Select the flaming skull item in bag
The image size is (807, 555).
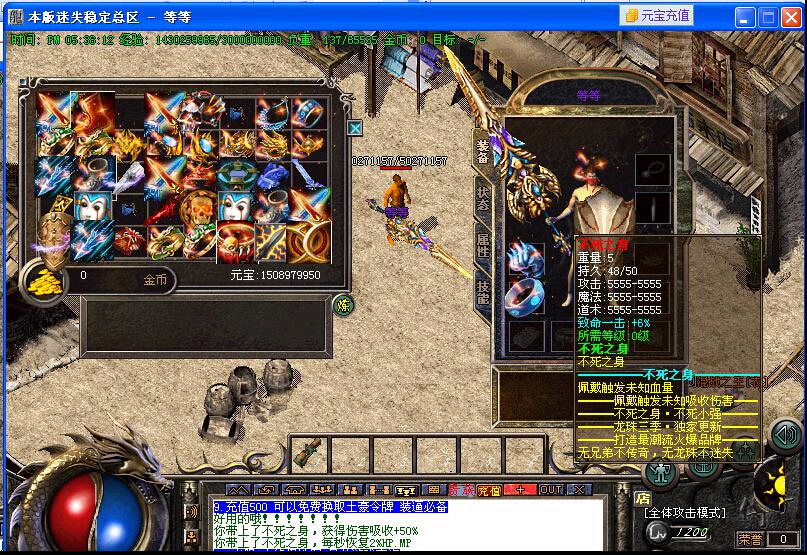[x=199, y=208]
